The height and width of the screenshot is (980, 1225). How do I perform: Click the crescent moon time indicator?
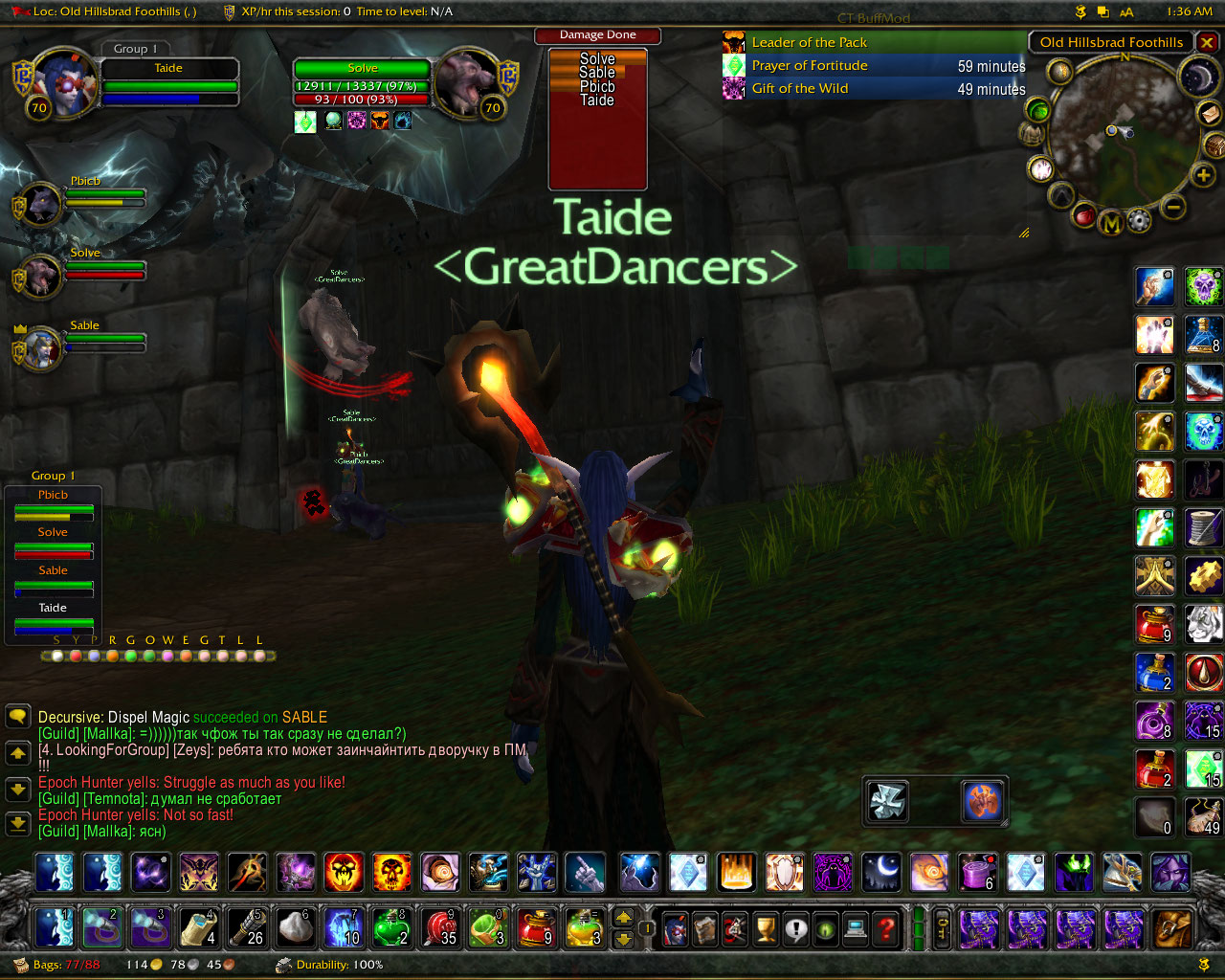(x=1197, y=78)
